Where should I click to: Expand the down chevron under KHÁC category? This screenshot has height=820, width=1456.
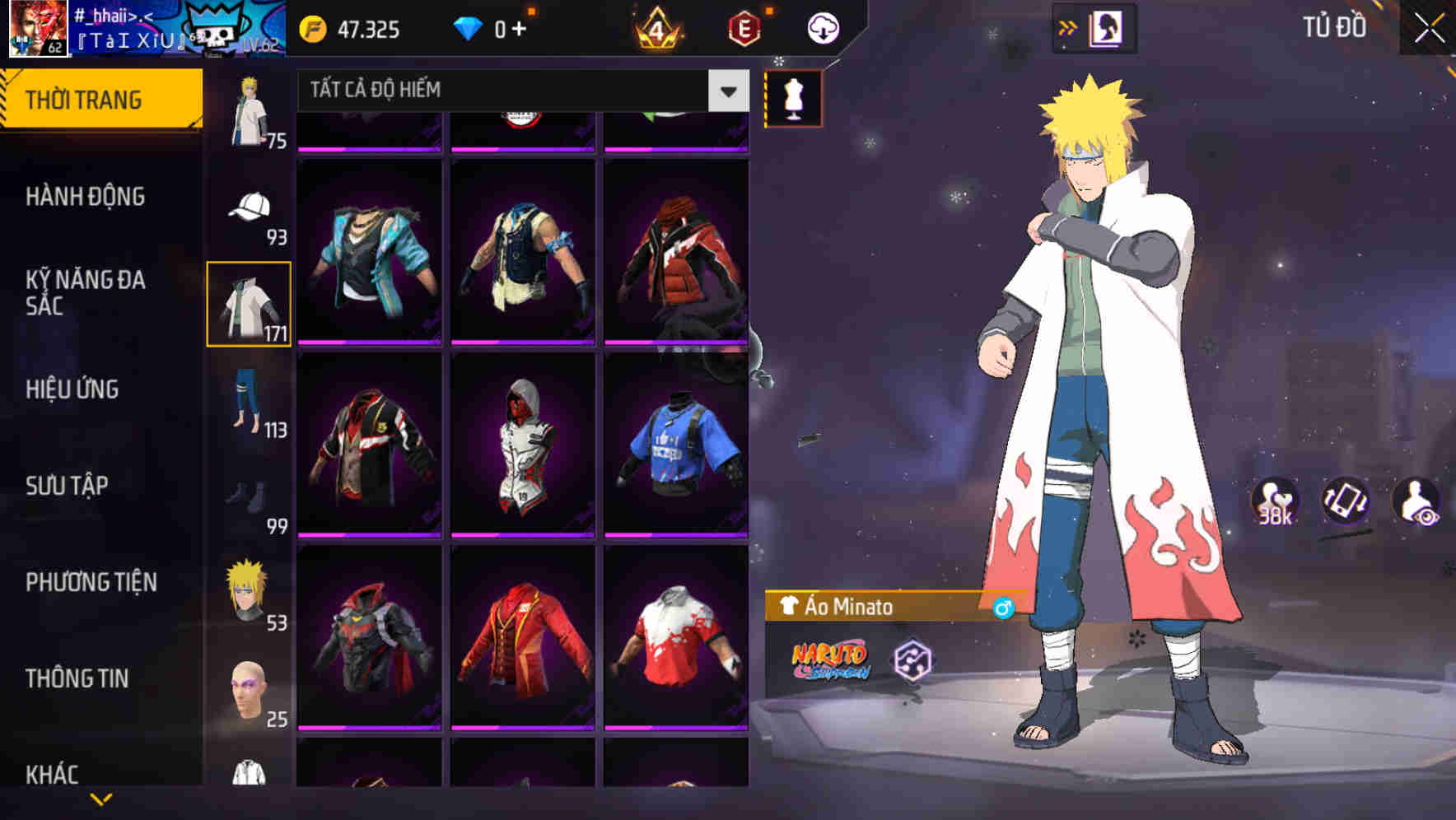click(x=102, y=799)
